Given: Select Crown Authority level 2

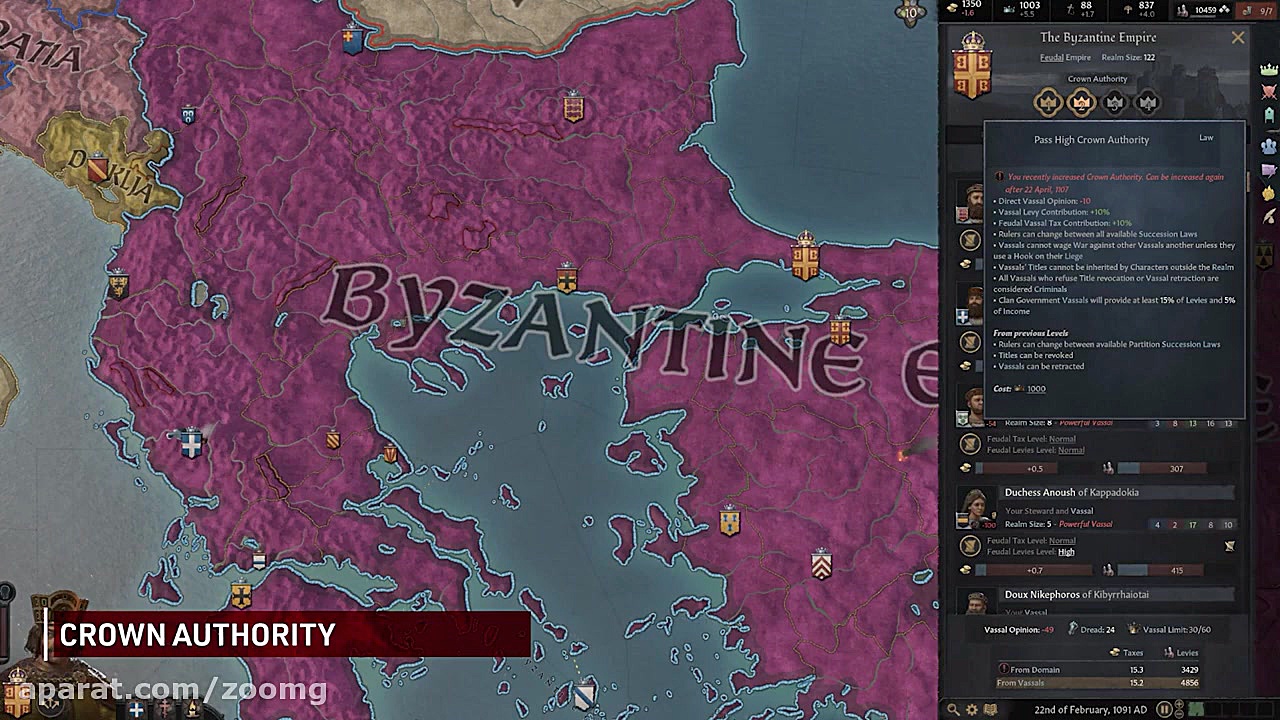Looking at the screenshot, I should 1081,103.
